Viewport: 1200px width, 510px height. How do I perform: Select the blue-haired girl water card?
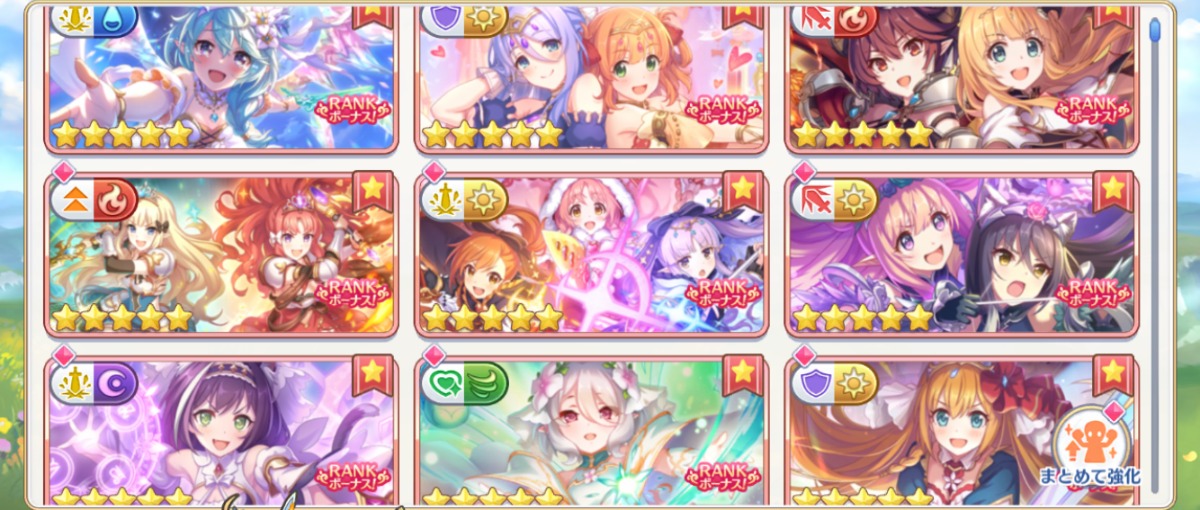coord(221,75)
